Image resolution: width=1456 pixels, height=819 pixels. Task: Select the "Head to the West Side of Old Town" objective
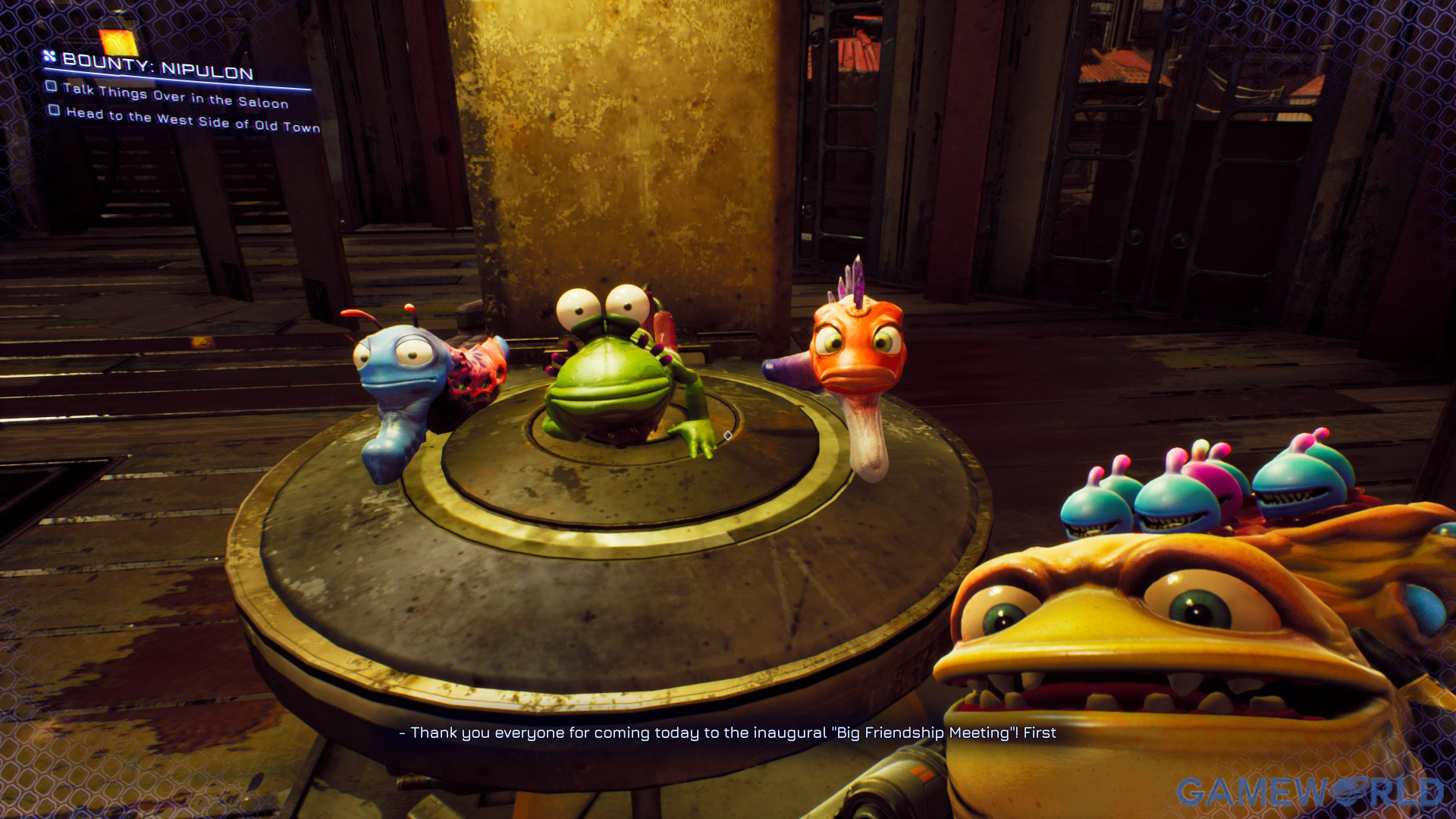[193, 120]
